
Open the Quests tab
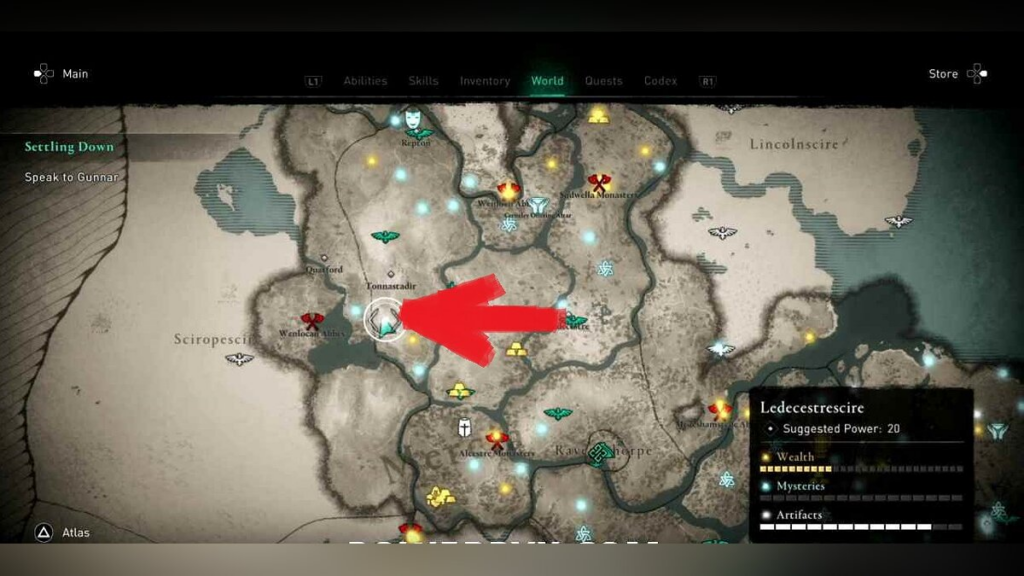603,81
